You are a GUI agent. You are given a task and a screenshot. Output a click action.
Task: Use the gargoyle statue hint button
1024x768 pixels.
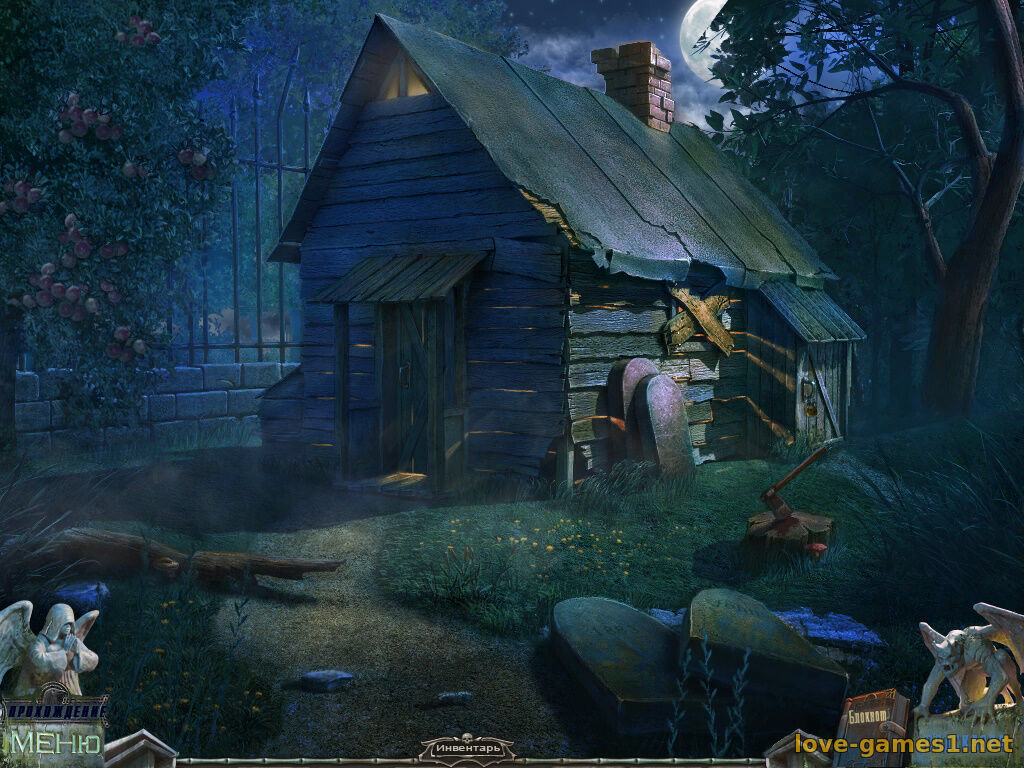(x=966, y=658)
